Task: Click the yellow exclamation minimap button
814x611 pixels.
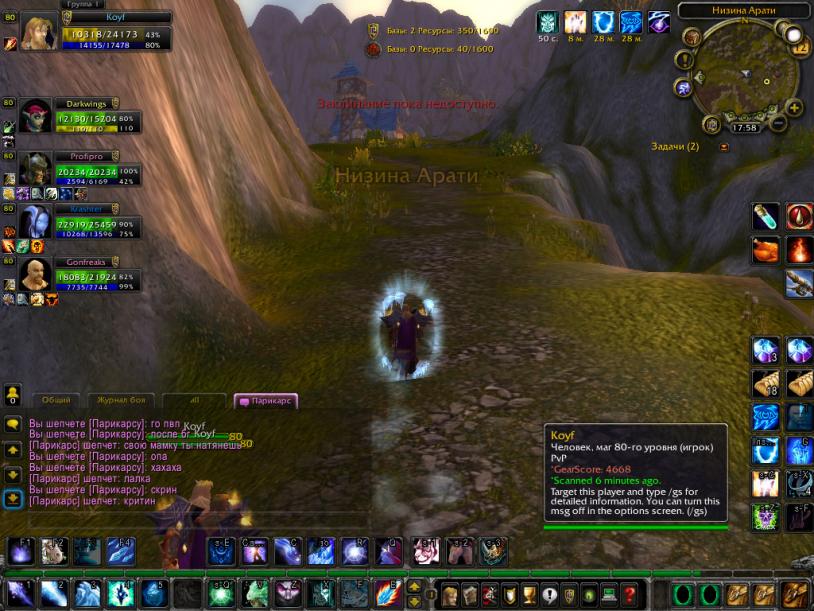Action: tap(684, 60)
